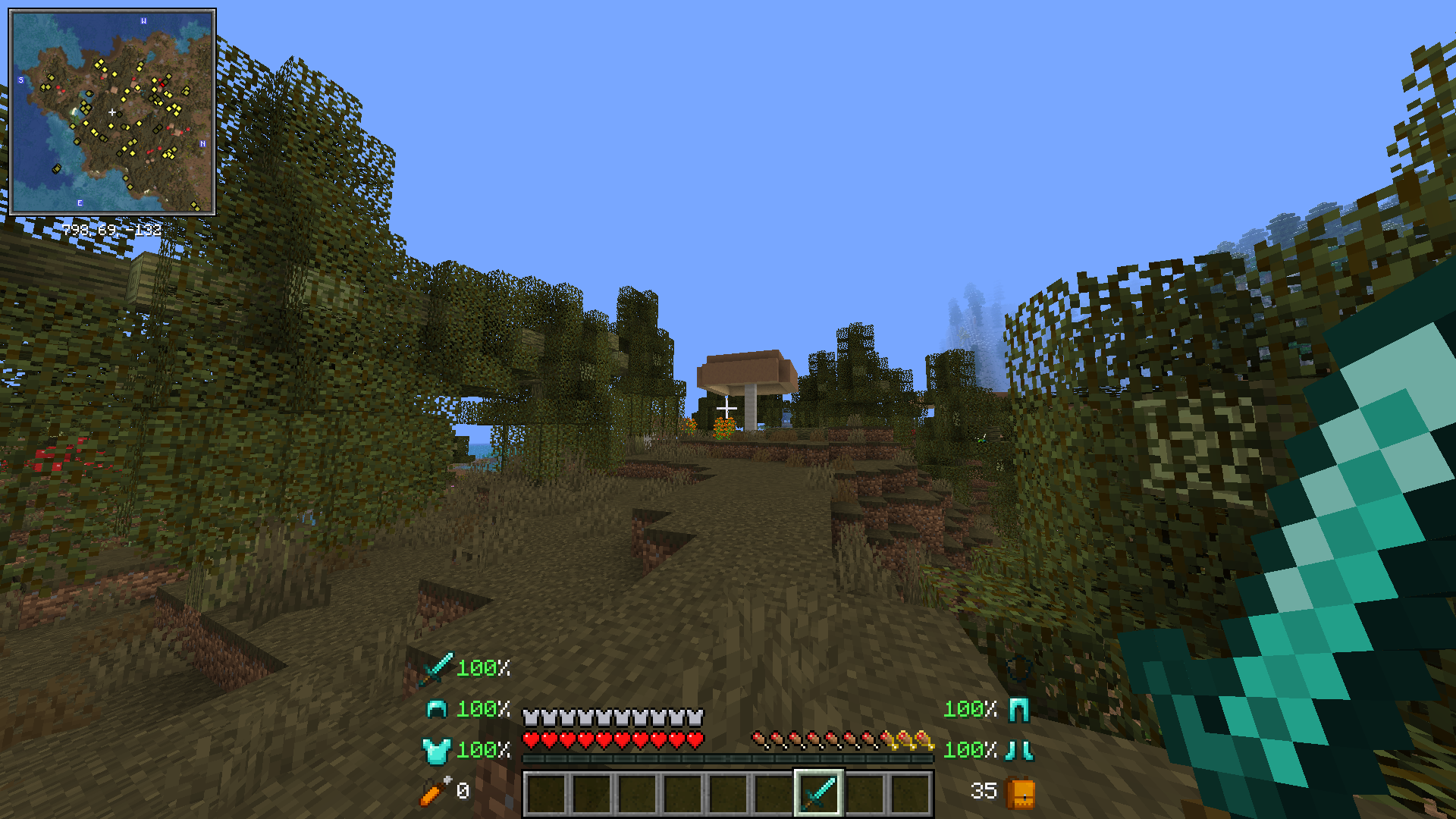This screenshot has width=1456, height=819.
Task: Click the S compass label on the minimap
Action: [x=20, y=78]
